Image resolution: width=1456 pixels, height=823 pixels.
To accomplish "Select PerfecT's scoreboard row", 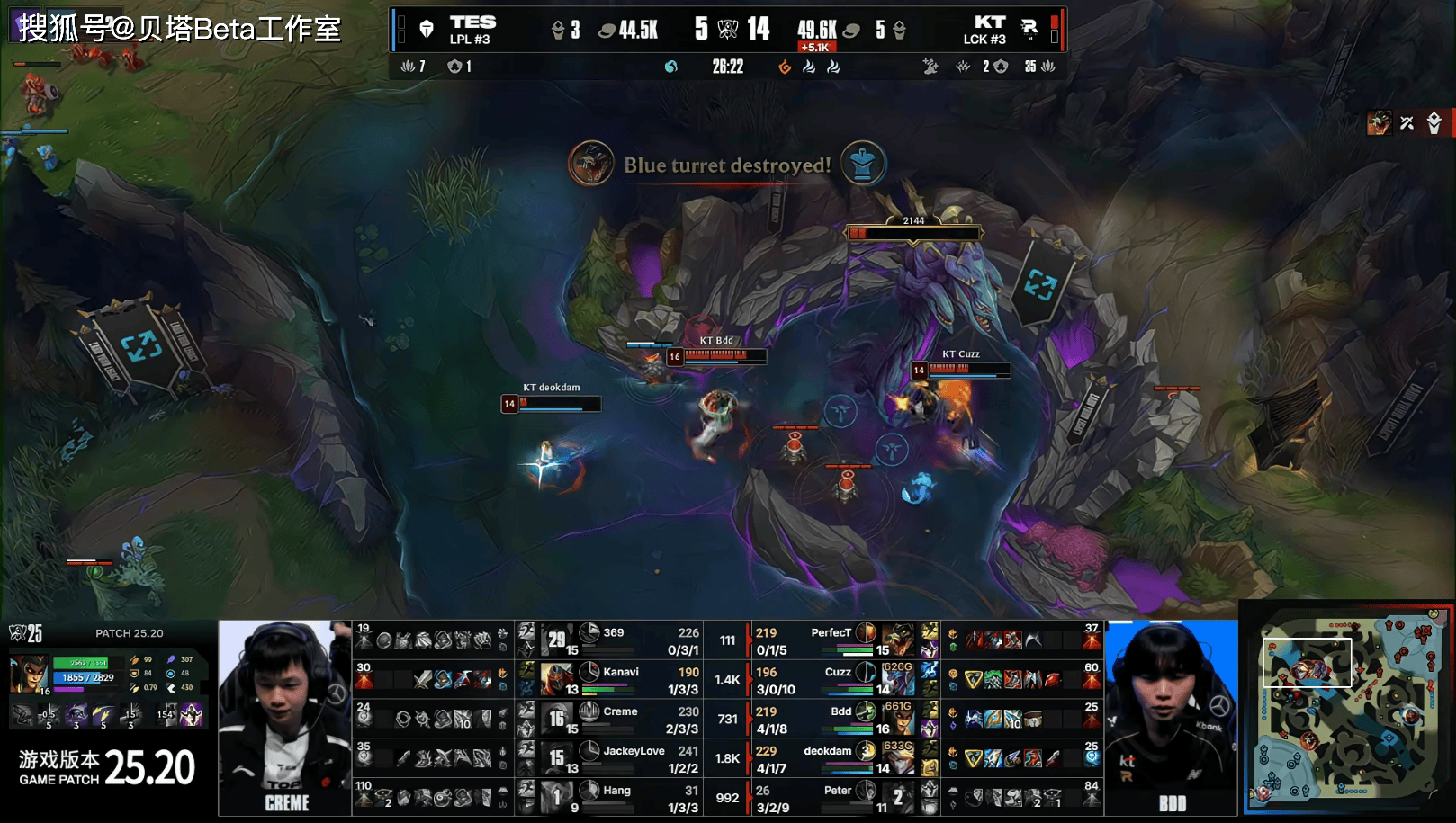I will coord(832,640).
